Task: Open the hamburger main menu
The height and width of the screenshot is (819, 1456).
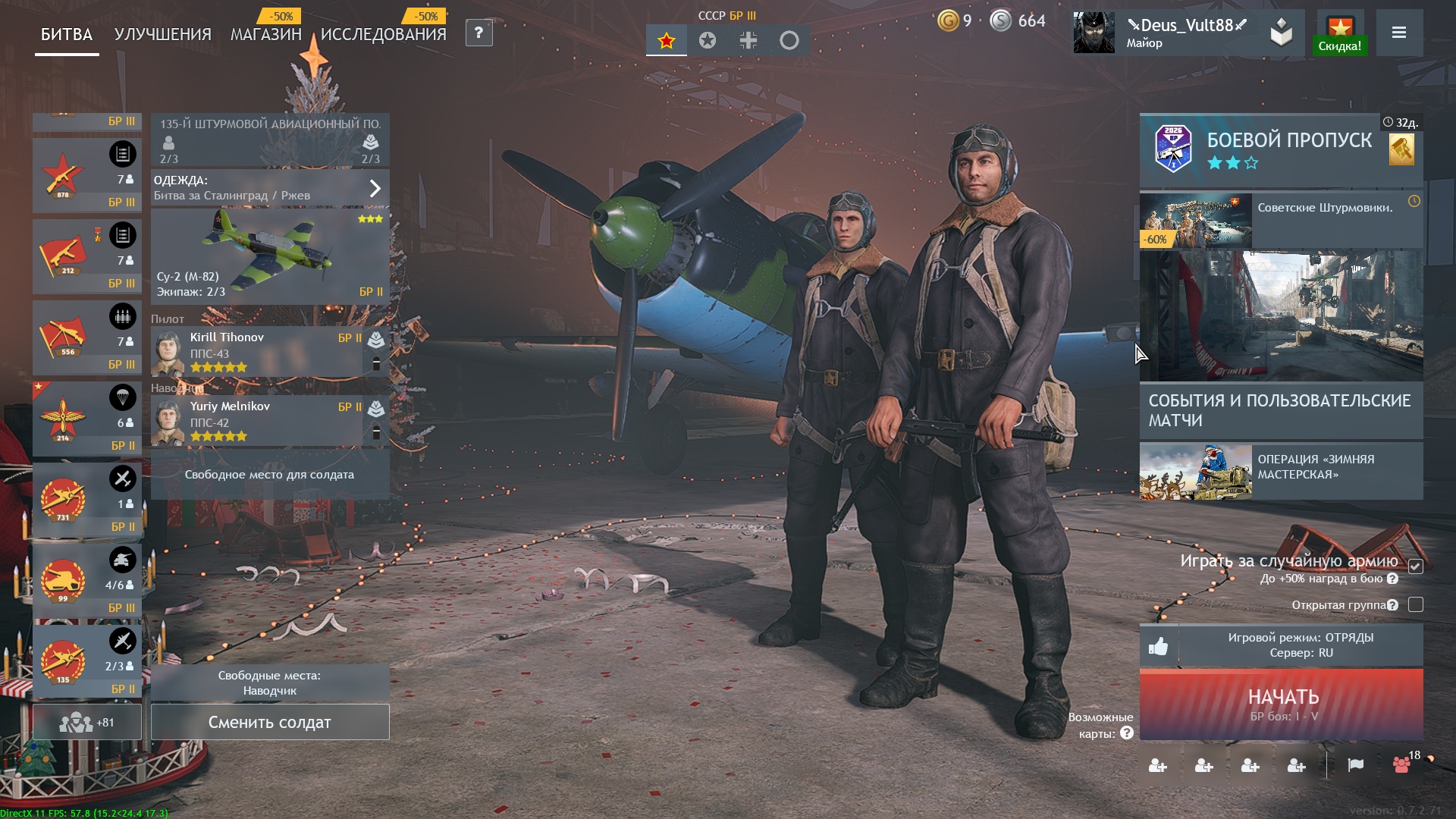Action: (x=1399, y=33)
